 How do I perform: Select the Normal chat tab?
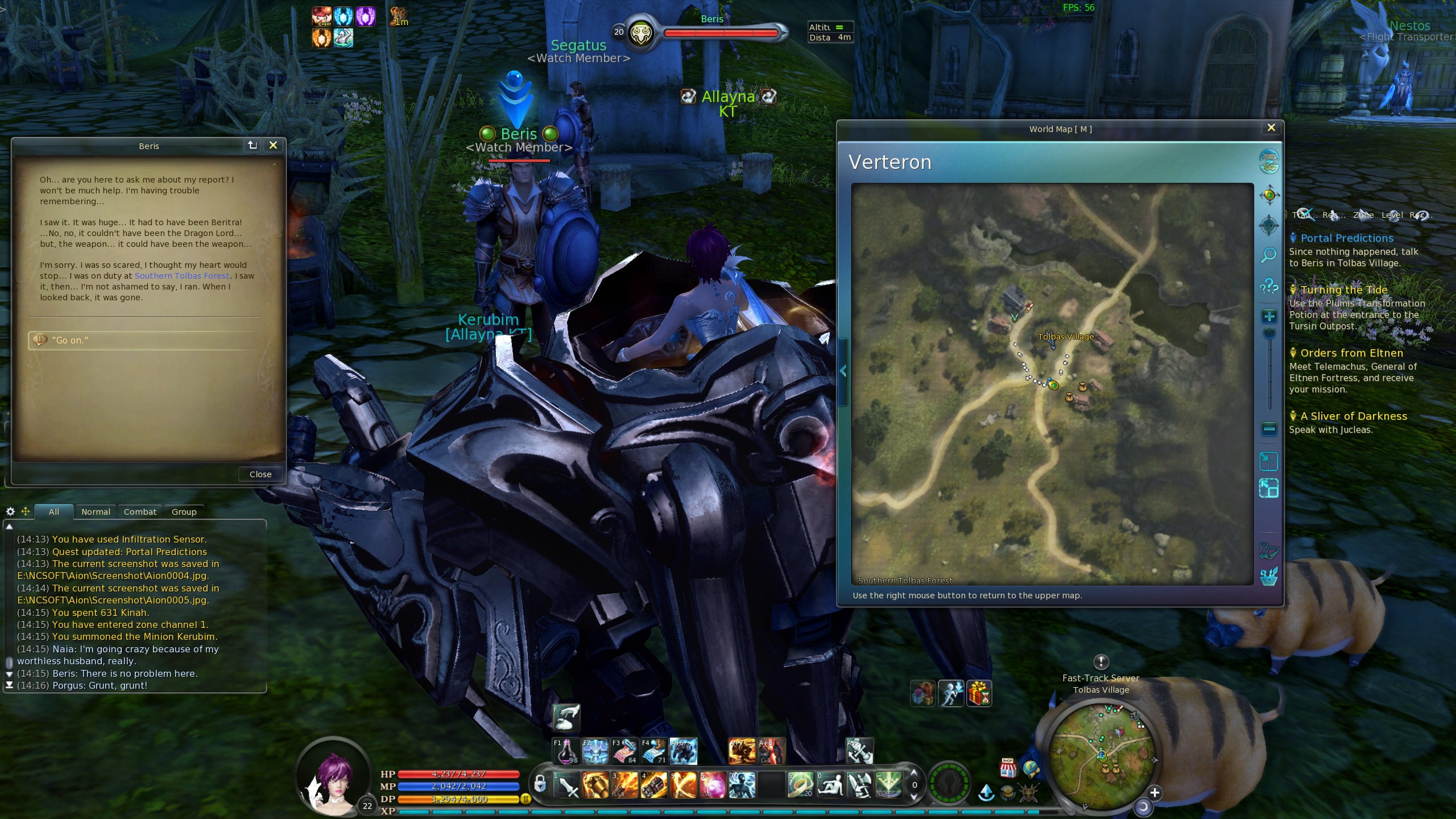click(96, 512)
